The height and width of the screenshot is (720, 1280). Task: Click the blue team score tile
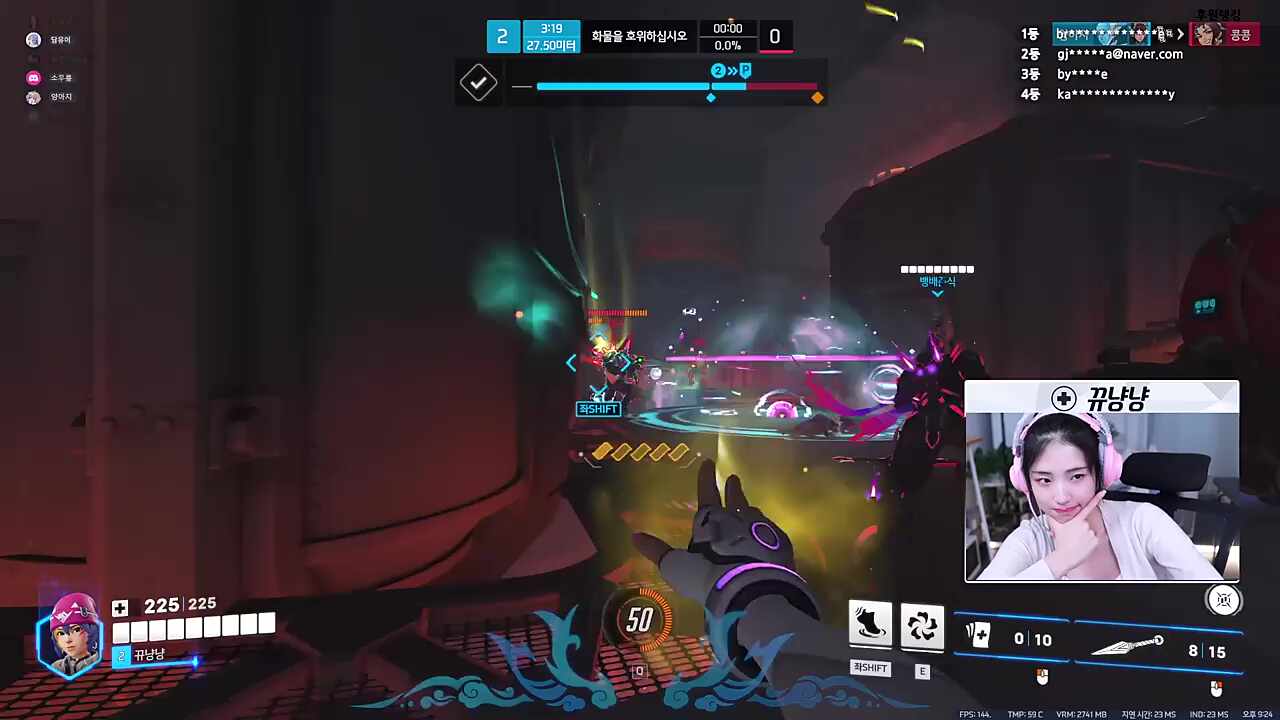502,37
